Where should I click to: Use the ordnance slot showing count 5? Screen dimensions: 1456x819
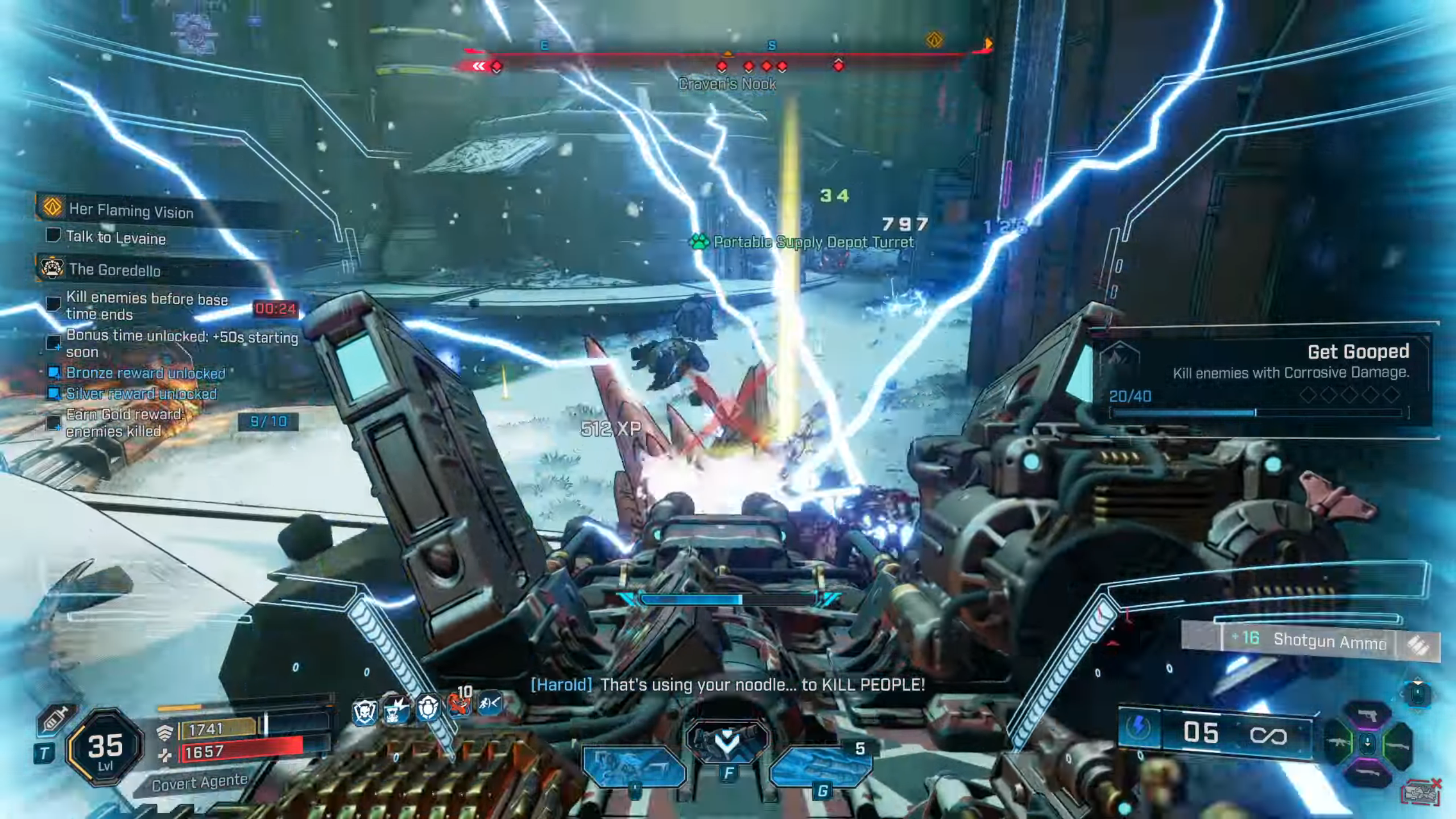pos(821,766)
